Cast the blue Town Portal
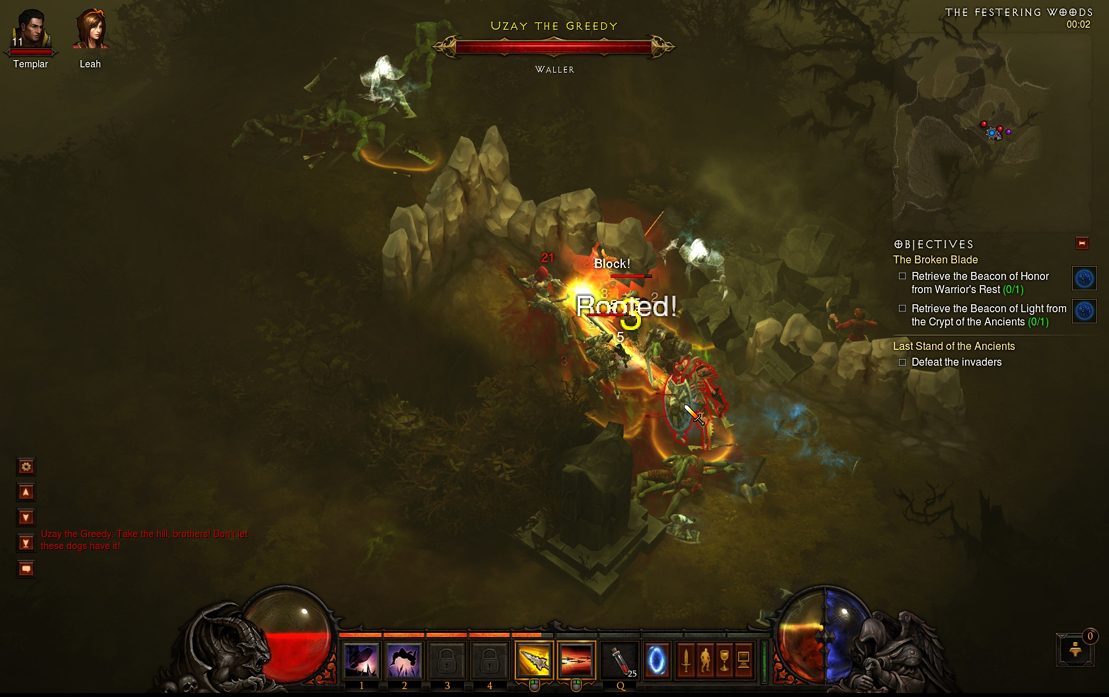The image size is (1109, 697). pyautogui.click(x=657, y=661)
